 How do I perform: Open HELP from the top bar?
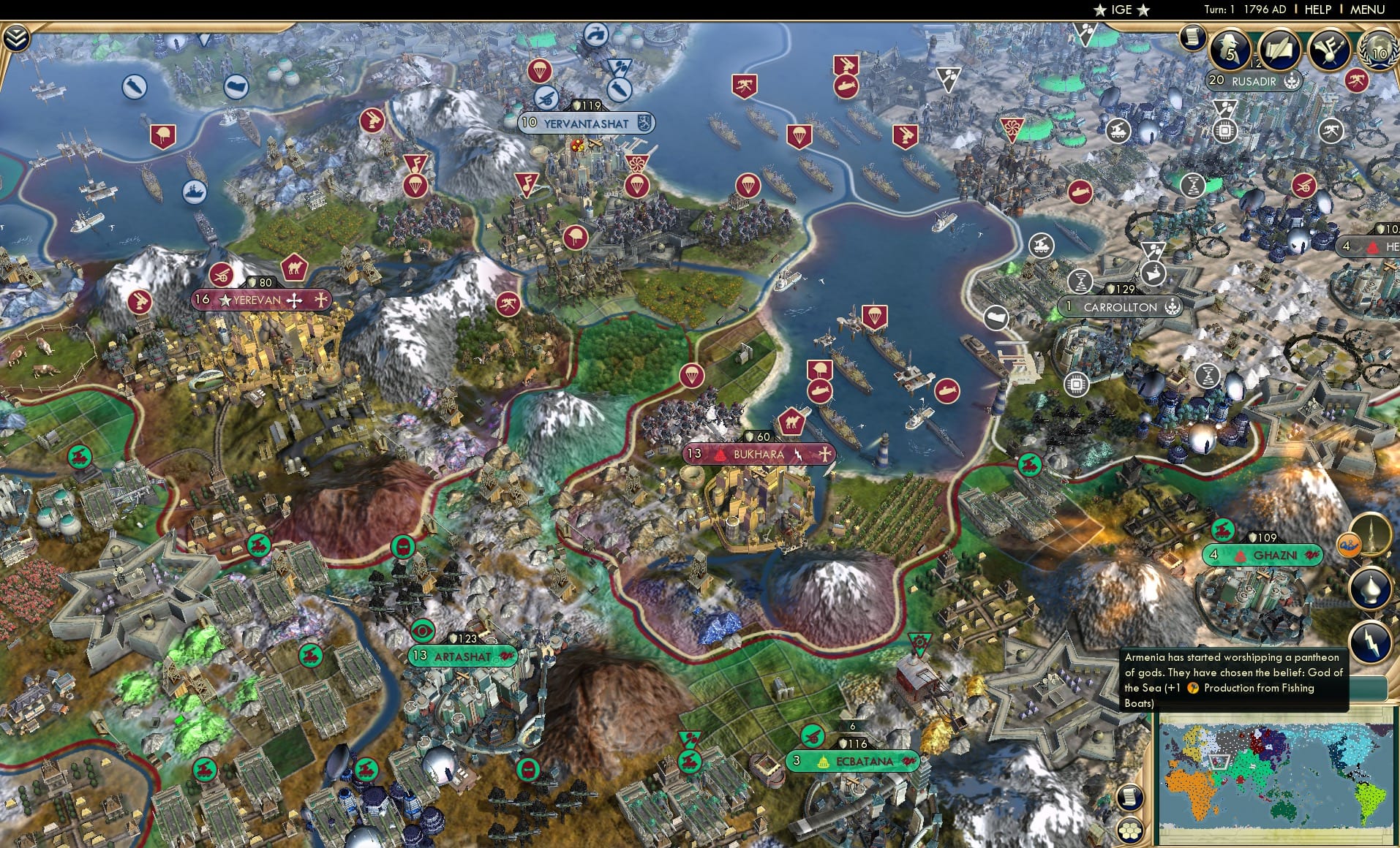point(1317,10)
